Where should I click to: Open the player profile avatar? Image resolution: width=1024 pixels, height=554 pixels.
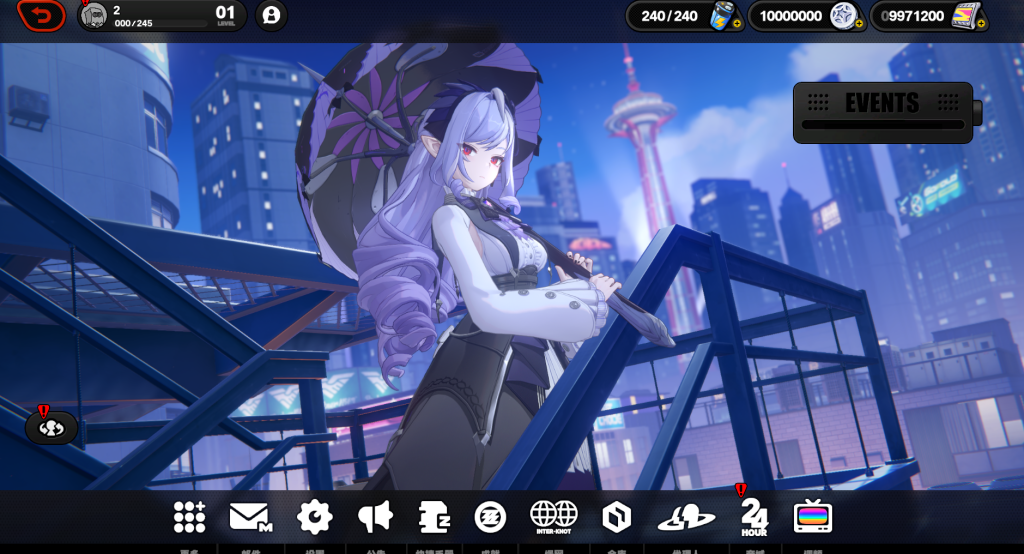[x=94, y=15]
